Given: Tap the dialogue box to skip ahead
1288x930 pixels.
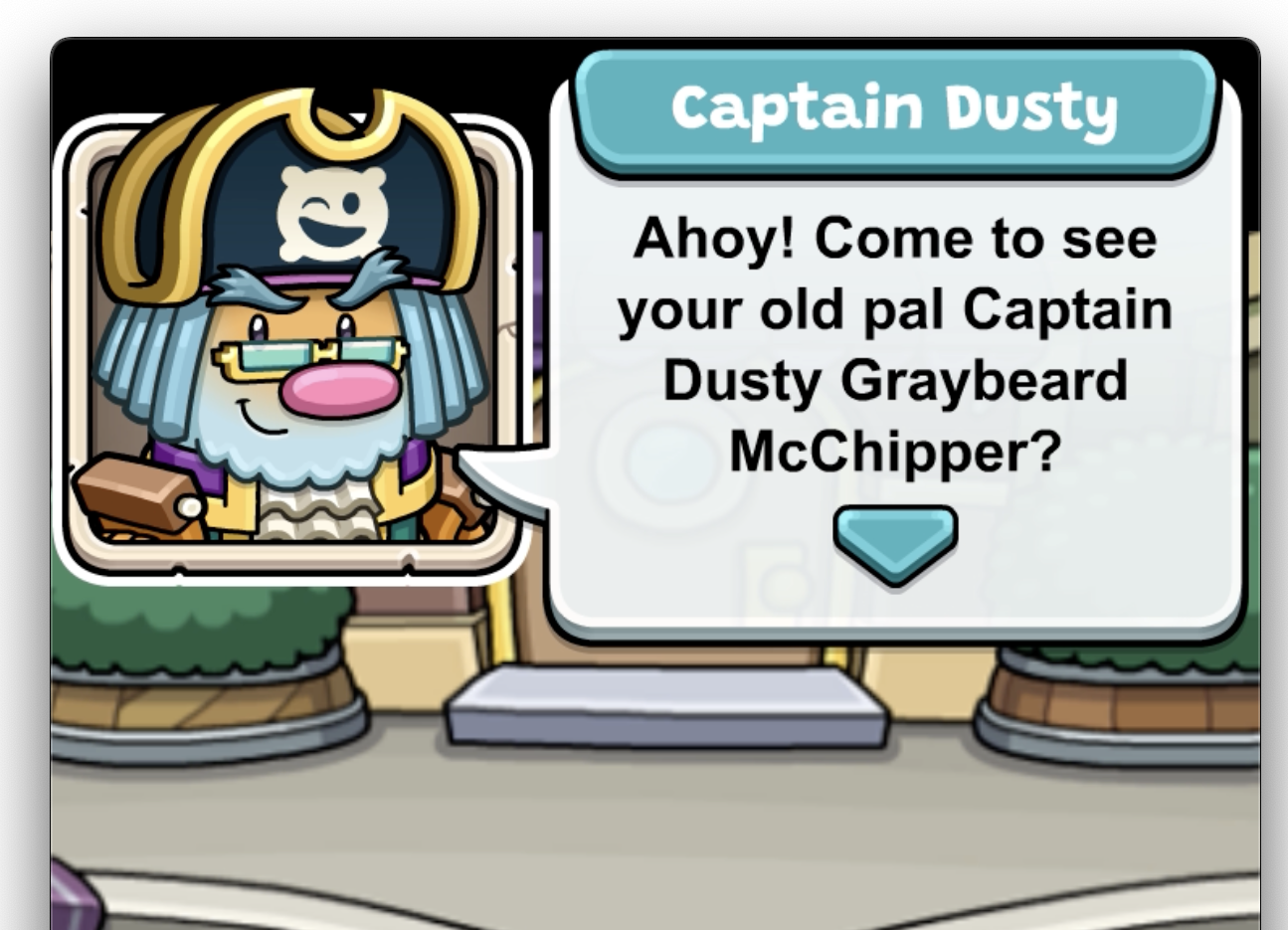Looking at the screenshot, I should pyautogui.click(x=895, y=348).
